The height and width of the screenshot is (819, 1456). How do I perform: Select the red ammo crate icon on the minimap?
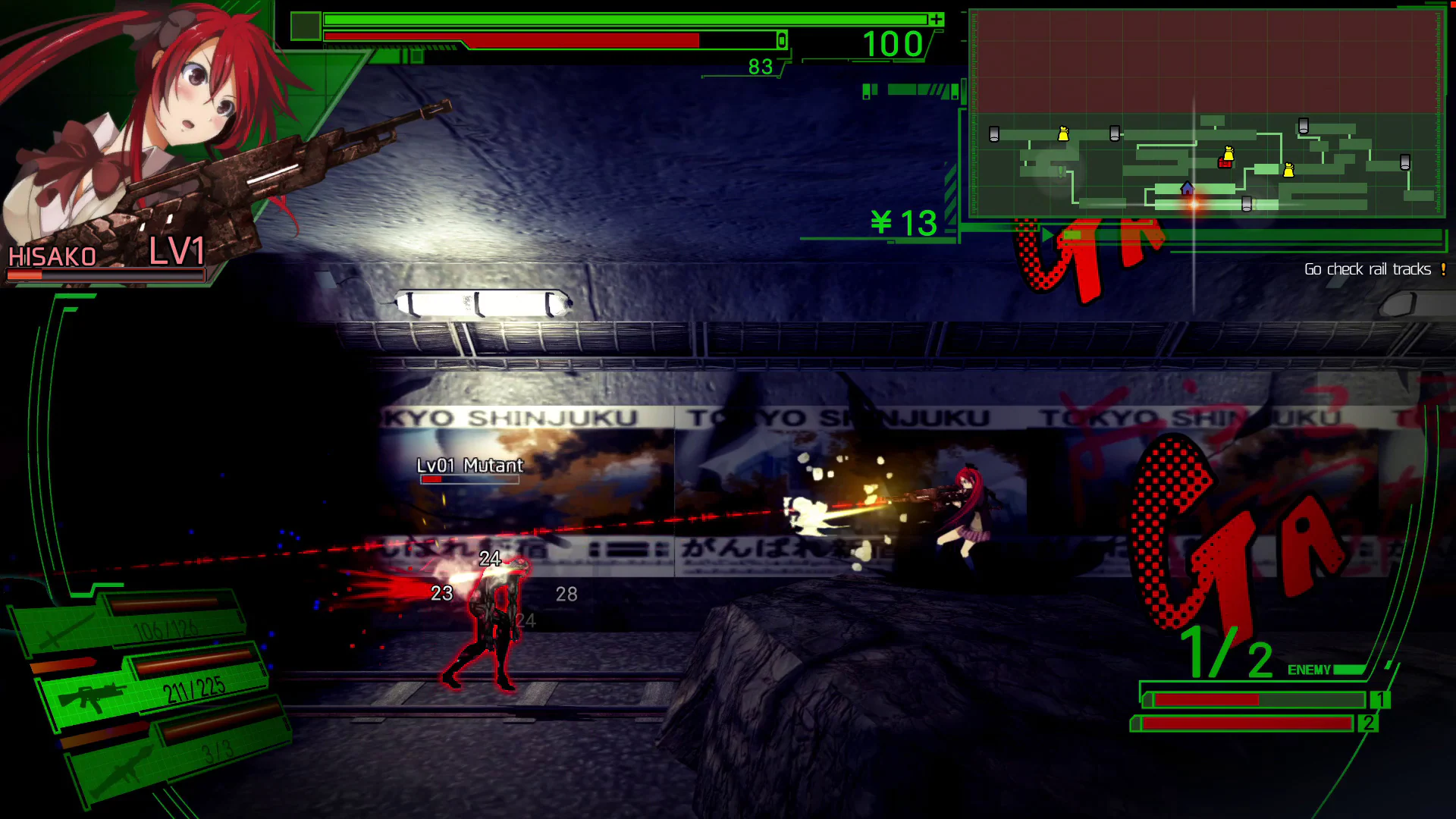point(1225,164)
